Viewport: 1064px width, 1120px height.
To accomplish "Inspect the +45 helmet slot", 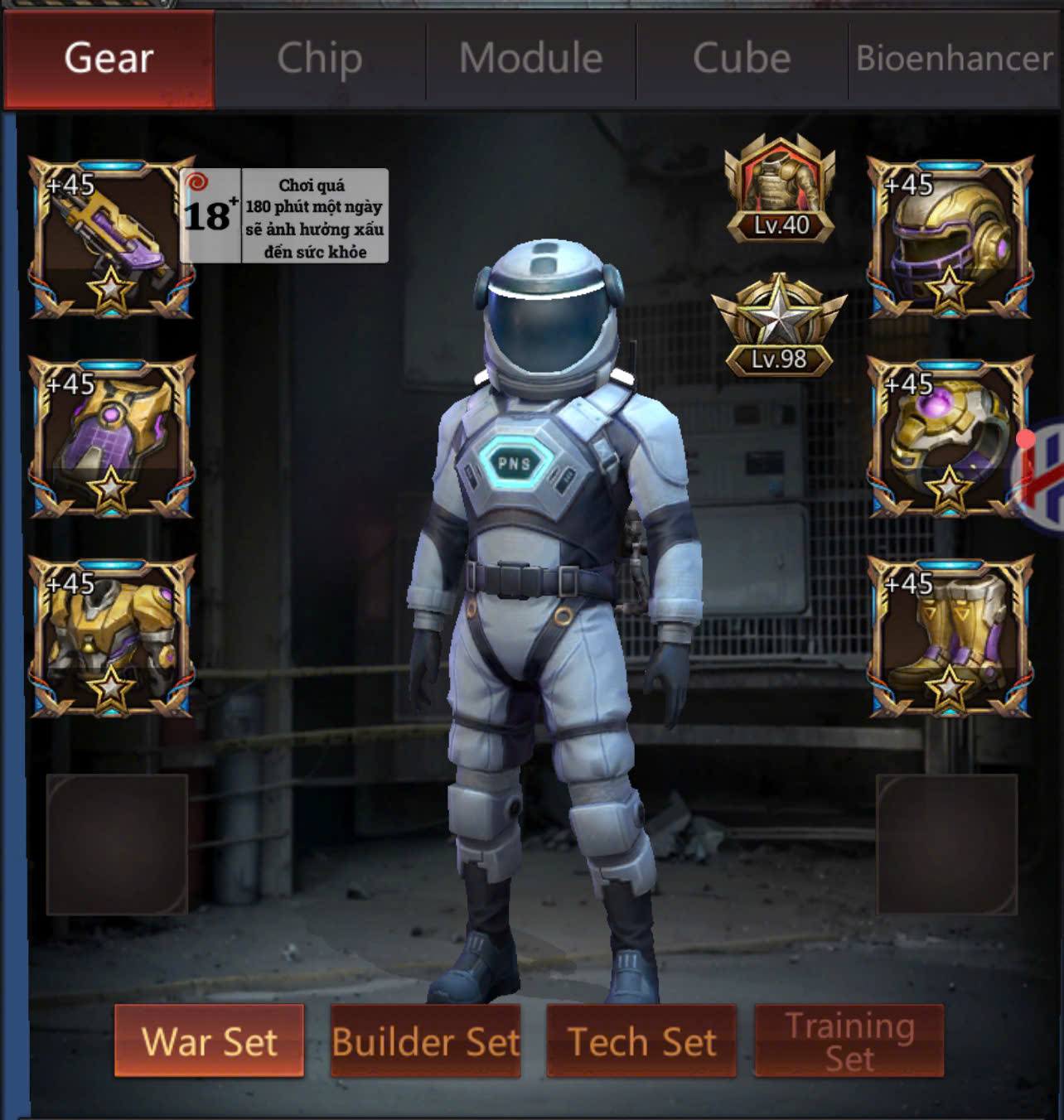I will [950, 238].
